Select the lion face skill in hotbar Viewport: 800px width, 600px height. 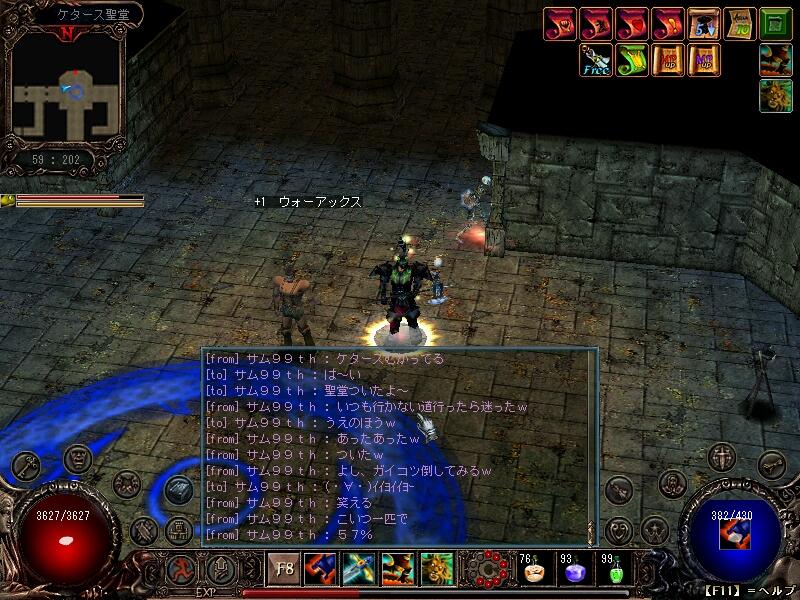437,569
